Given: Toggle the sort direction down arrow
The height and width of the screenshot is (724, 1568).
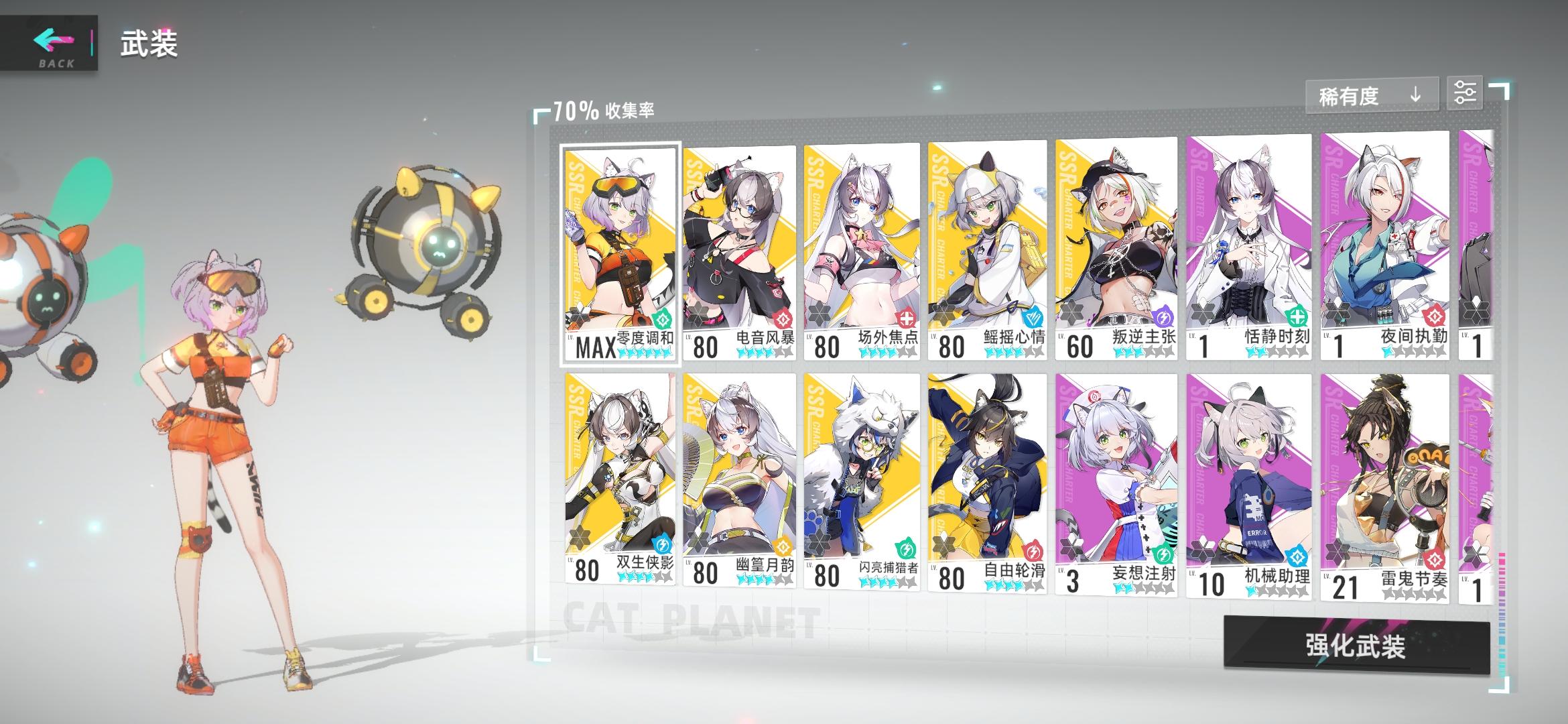Looking at the screenshot, I should (1416, 95).
